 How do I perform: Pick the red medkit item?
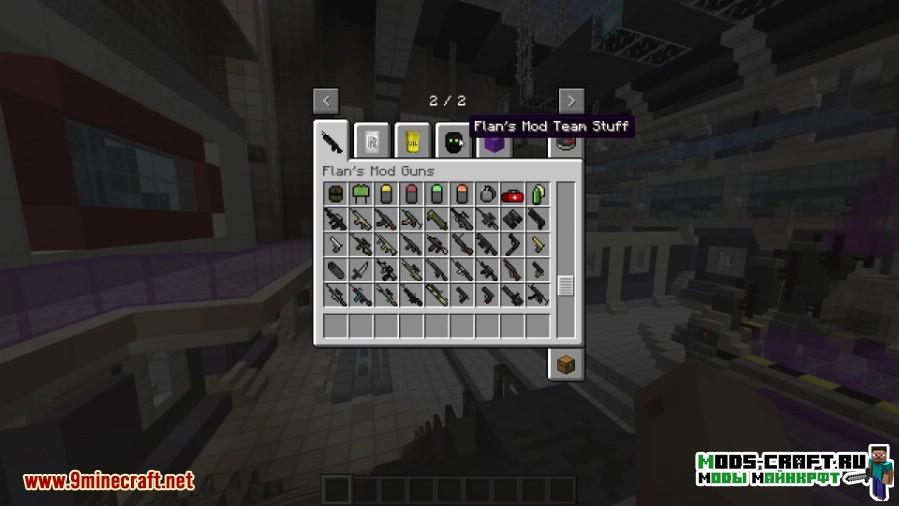(x=512, y=194)
